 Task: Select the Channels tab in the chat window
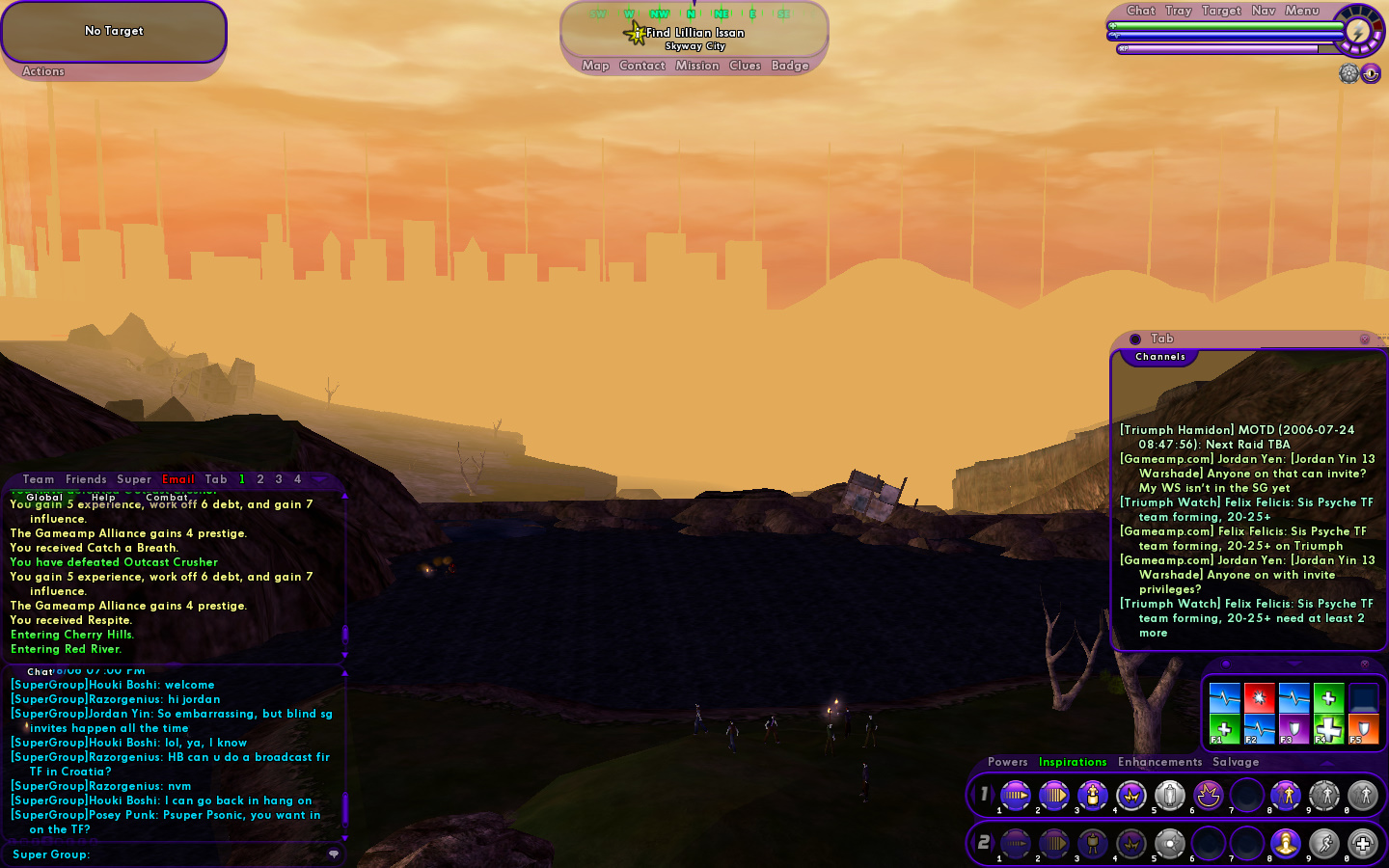(x=1160, y=357)
